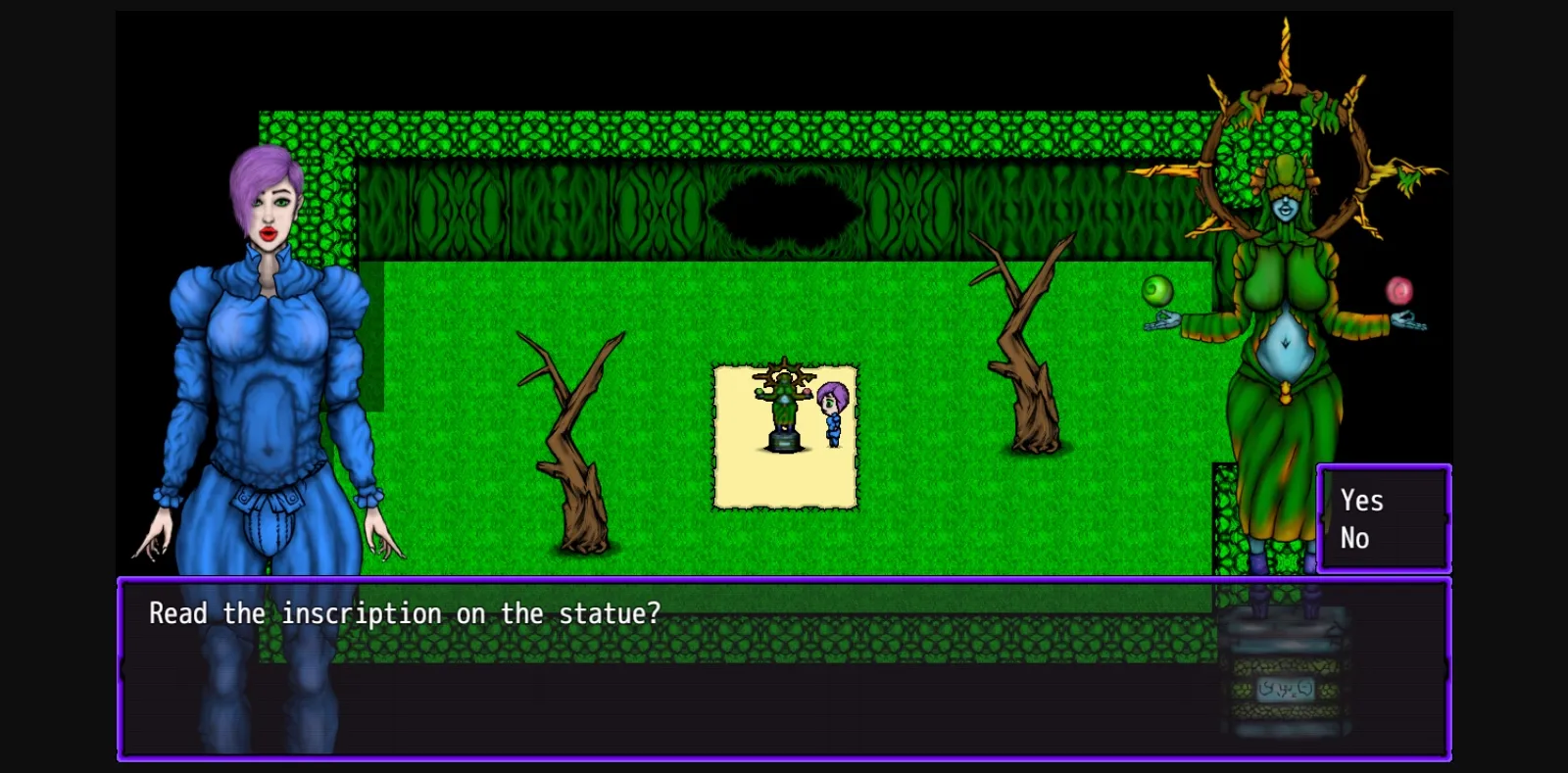Choose No to skip reading the inscription
The height and width of the screenshot is (773, 1568).
coord(1355,537)
